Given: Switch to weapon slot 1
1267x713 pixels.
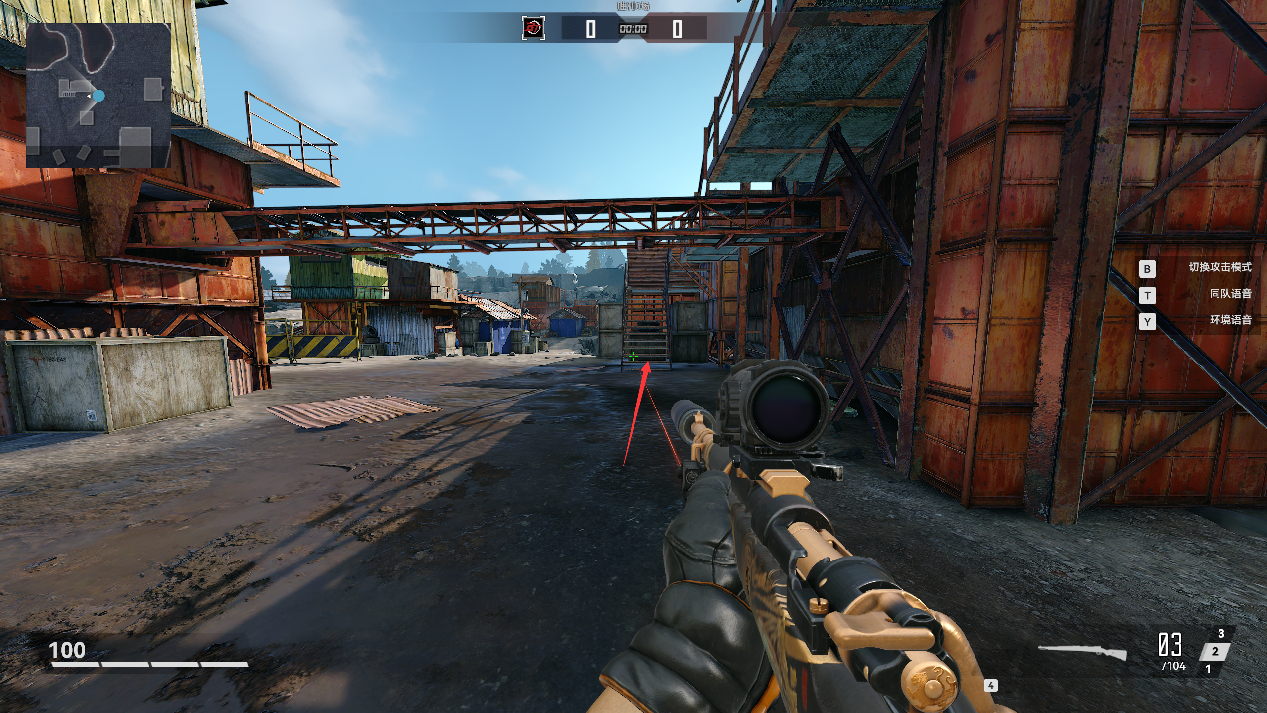Looking at the screenshot, I should click(1207, 669).
